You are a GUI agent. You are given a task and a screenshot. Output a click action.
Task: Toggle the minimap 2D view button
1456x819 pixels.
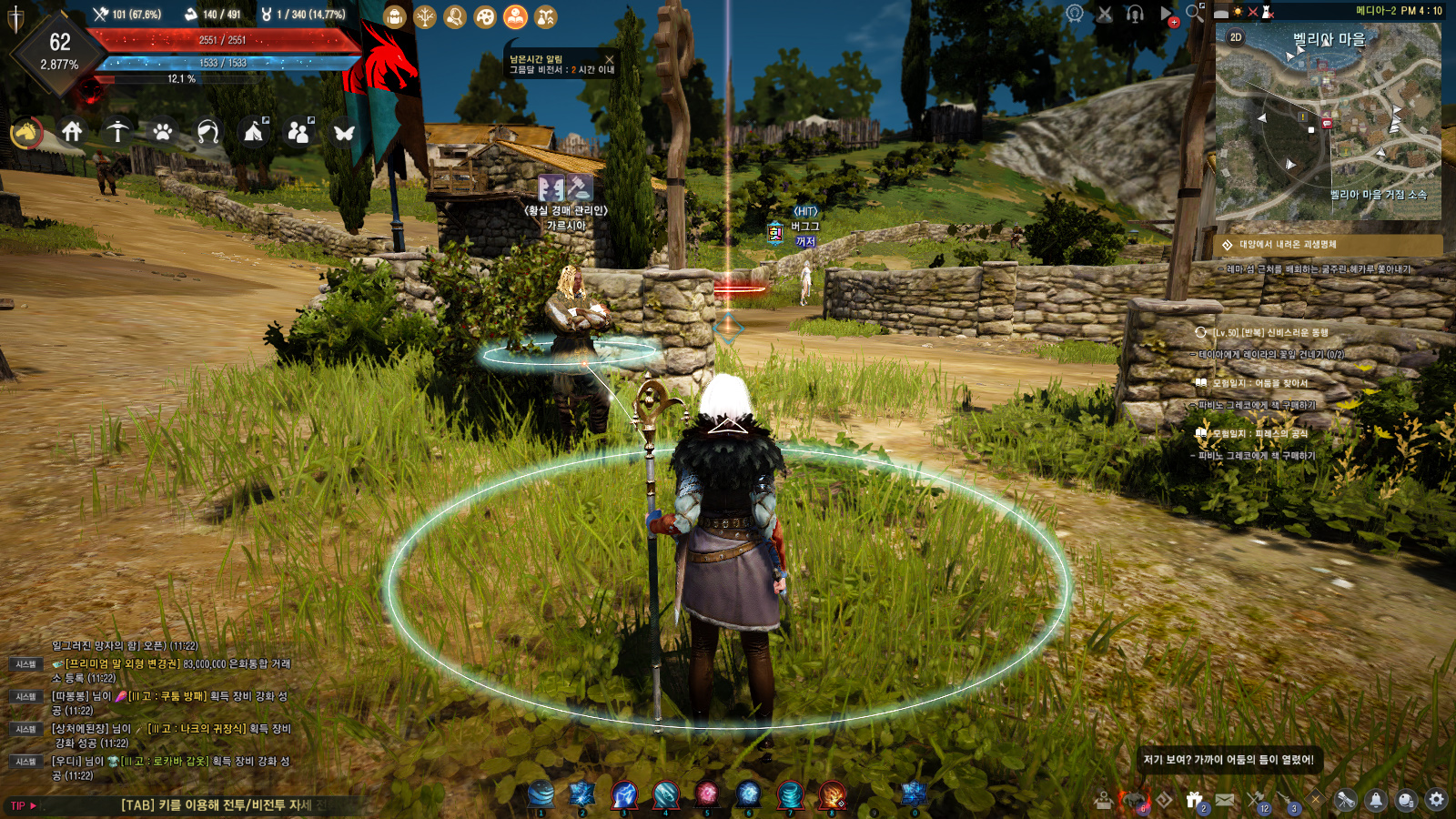(x=1236, y=37)
